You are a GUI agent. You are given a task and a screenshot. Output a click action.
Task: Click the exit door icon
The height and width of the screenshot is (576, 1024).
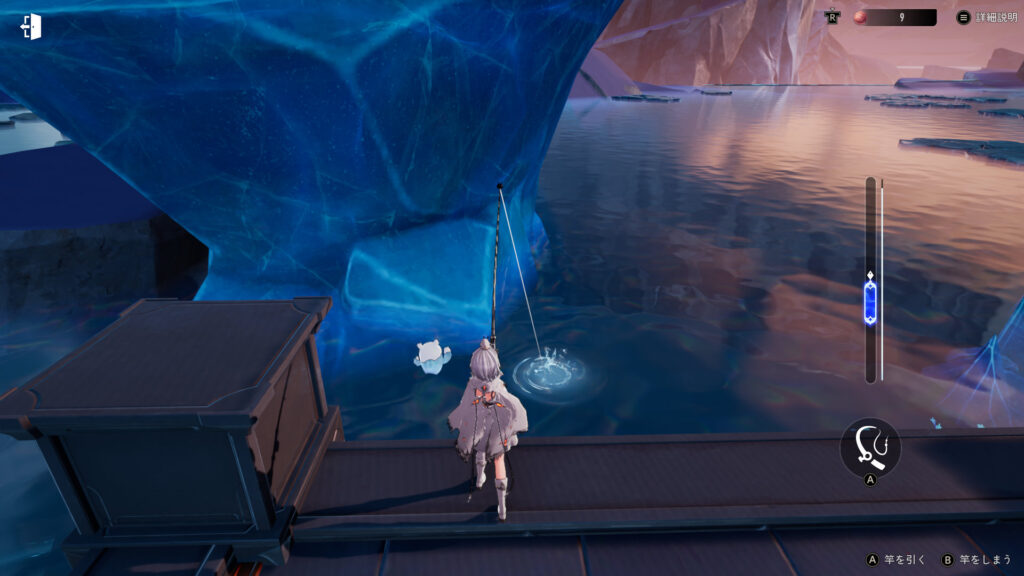pyautogui.click(x=31, y=27)
